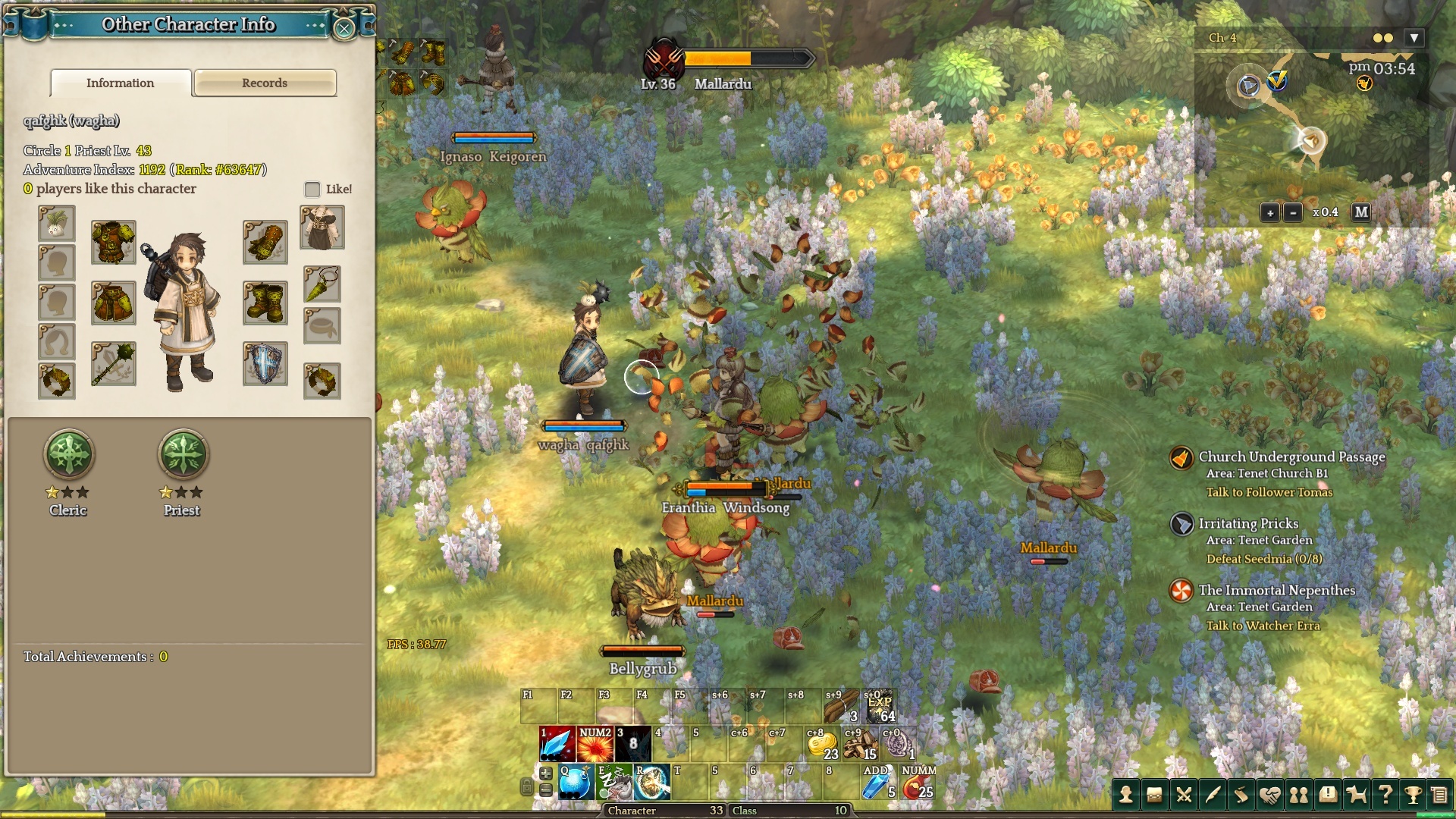Viewport: 1456px width, 819px height.
Task: Open the help question mark menu
Action: 1385,795
